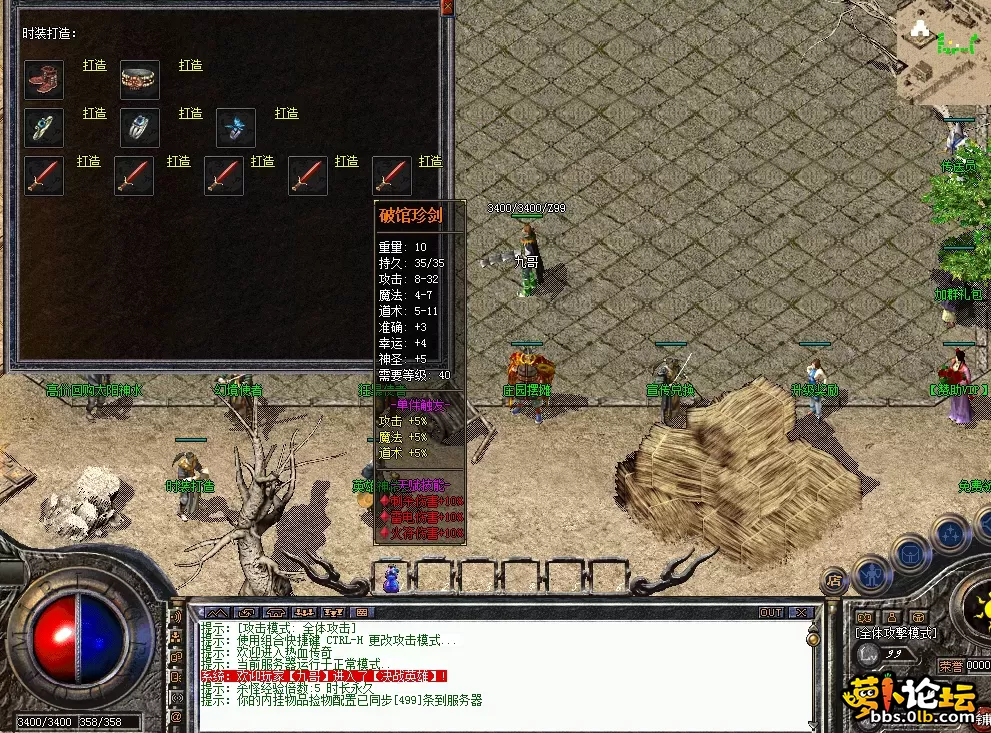Click the OUT button on chat bar
991x733 pixels.
tap(770, 612)
